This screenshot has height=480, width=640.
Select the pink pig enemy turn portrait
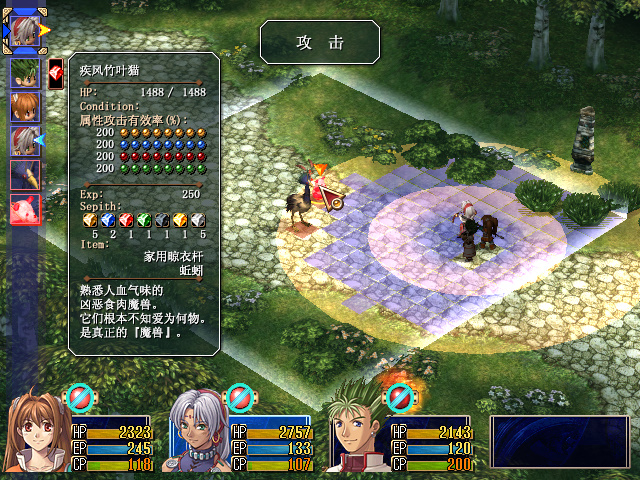25,210
